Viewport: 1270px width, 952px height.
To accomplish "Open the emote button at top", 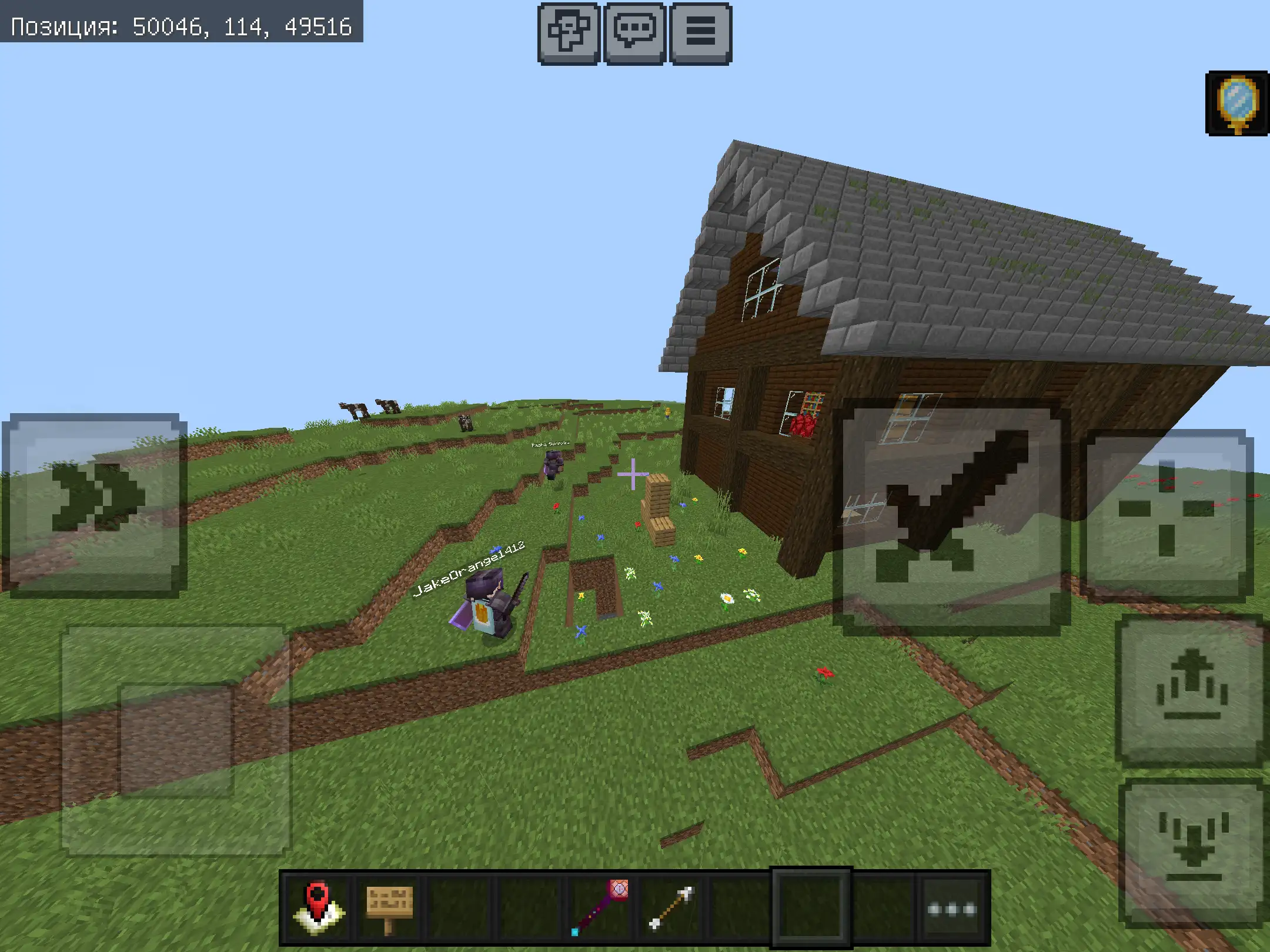I will click(569, 32).
